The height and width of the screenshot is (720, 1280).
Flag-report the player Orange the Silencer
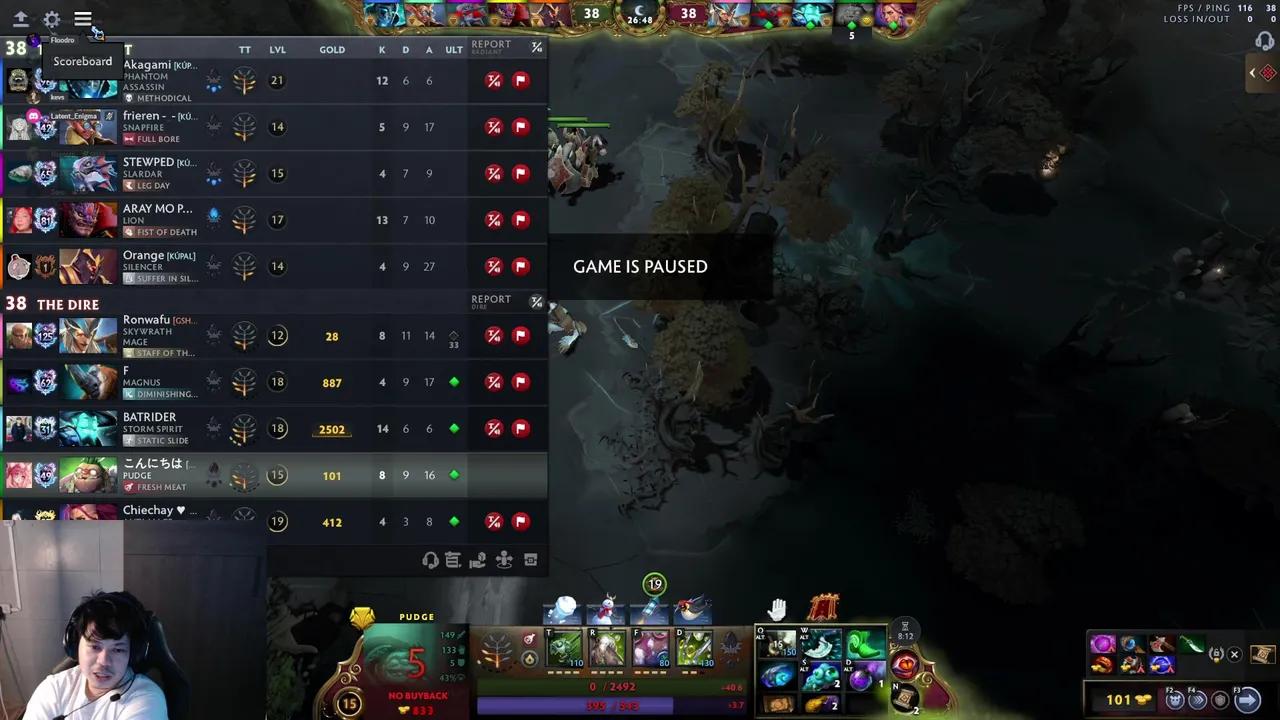click(x=521, y=266)
